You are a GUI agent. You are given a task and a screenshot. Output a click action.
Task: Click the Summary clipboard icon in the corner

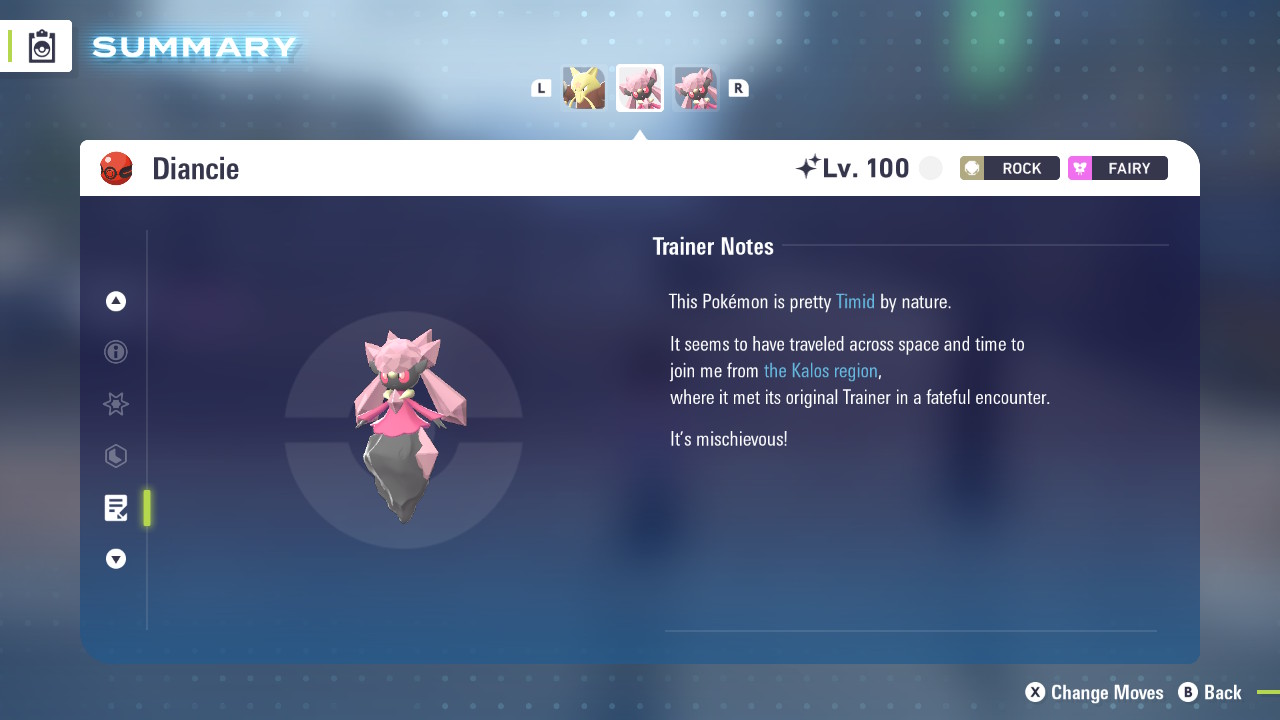tap(42, 45)
